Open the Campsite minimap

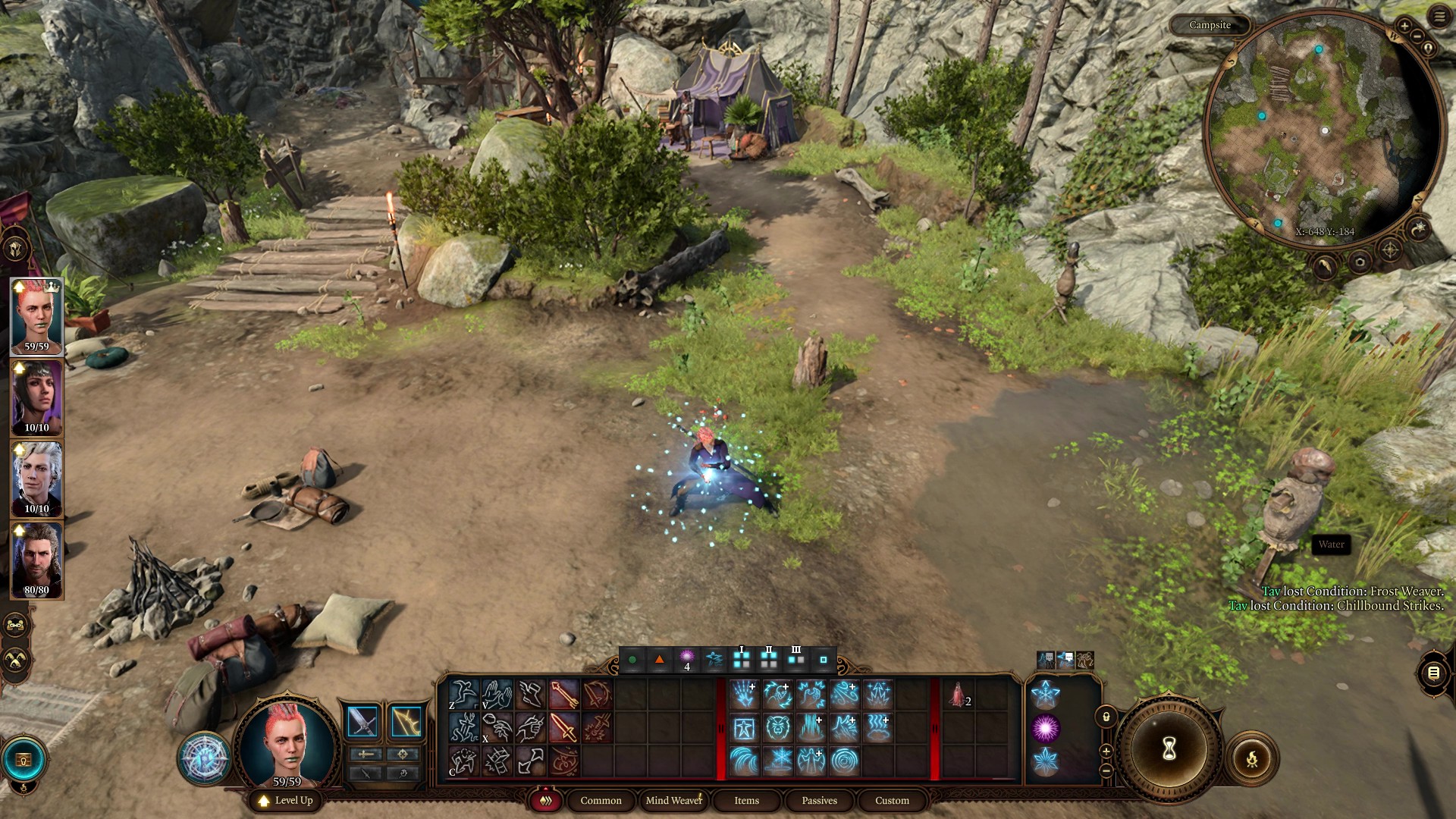click(1323, 129)
